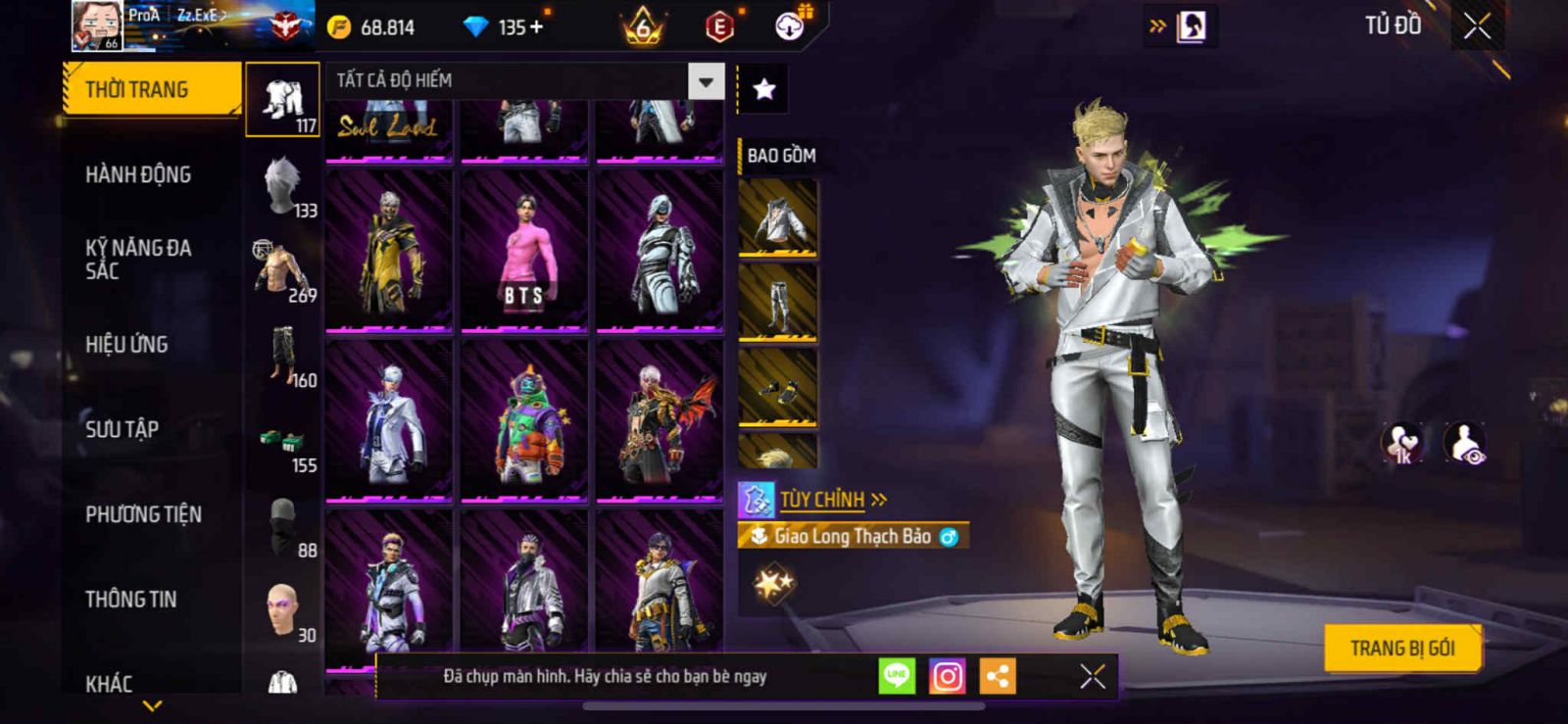Open the KỸ NĂNG ĐA SẮC tab
This screenshot has width=1568, height=724.
(x=138, y=260)
